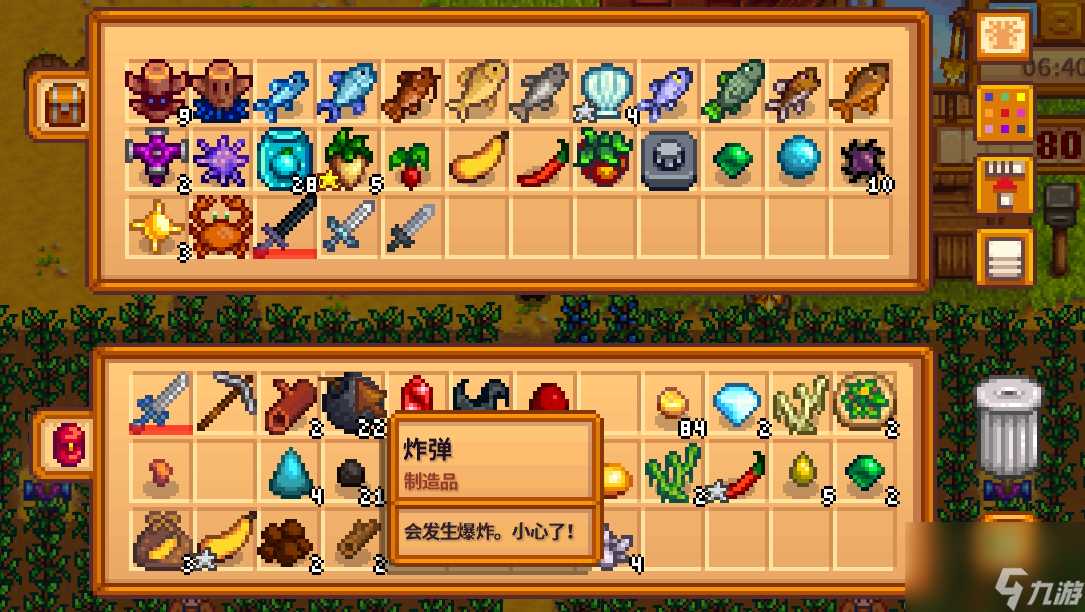The width and height of the screenshot is (1085, 612).
Task: Pick the starred banana in the inventory
Action: pos(225,537)
